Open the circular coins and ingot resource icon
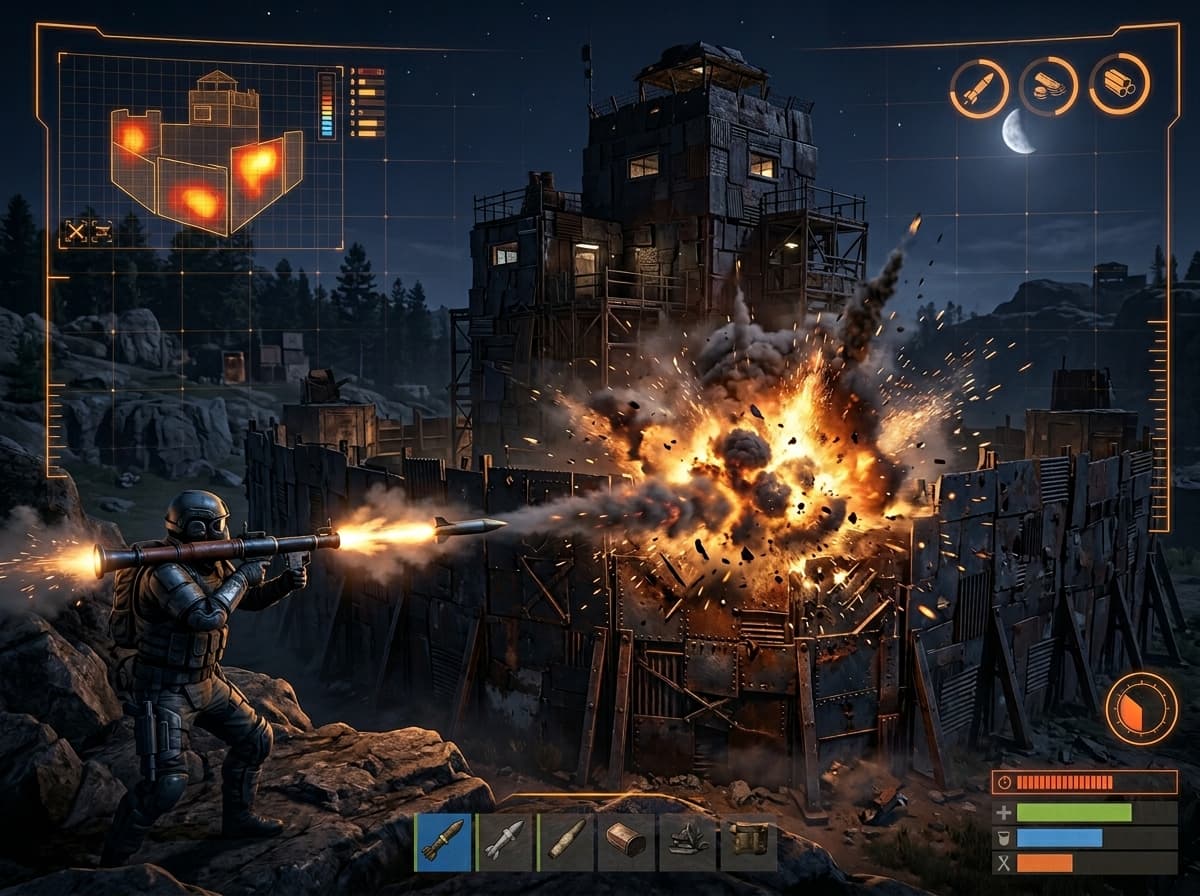 pyautogui.click(x=1048, y=86)
